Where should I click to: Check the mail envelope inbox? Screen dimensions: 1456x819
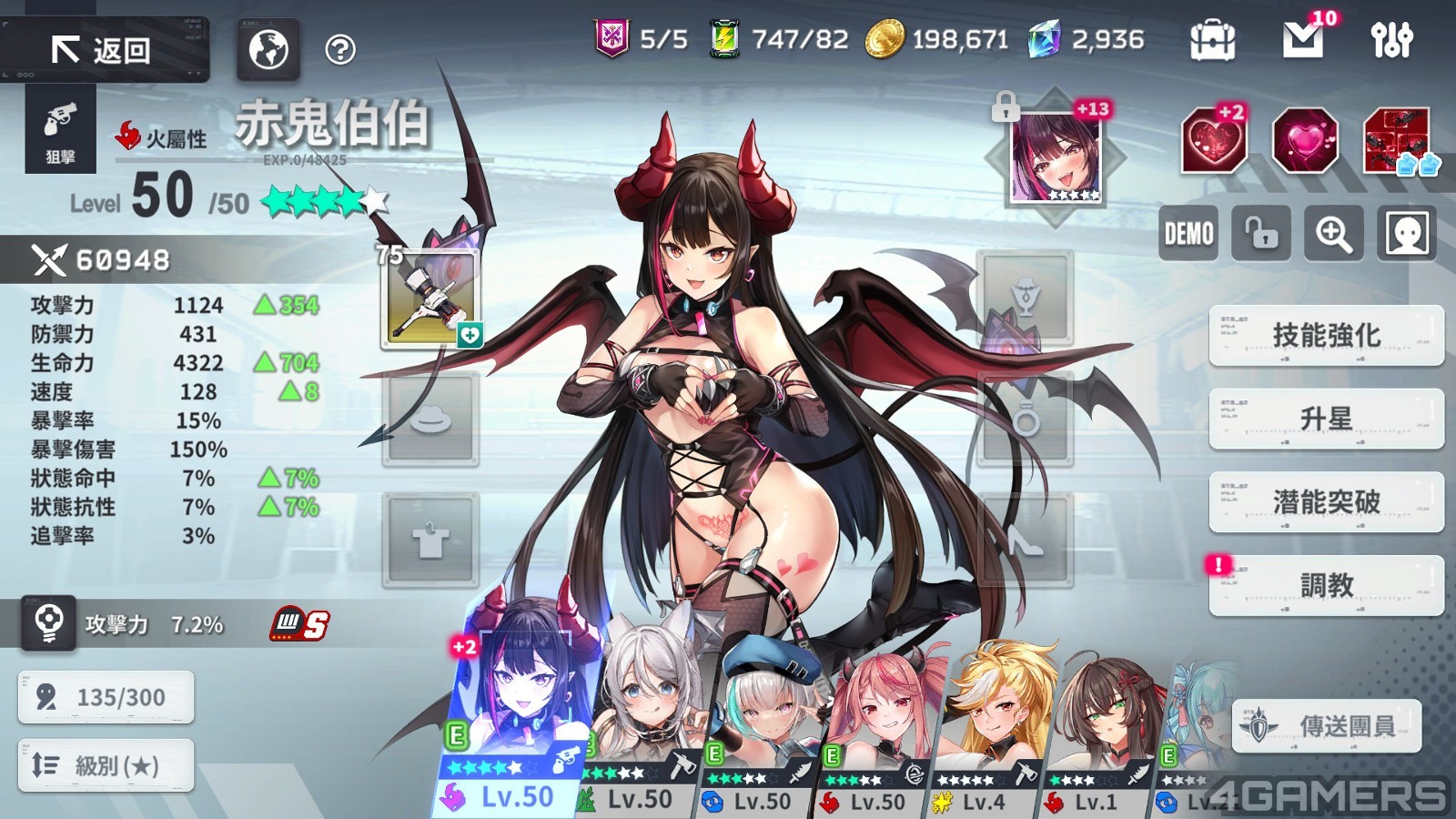1303,40
